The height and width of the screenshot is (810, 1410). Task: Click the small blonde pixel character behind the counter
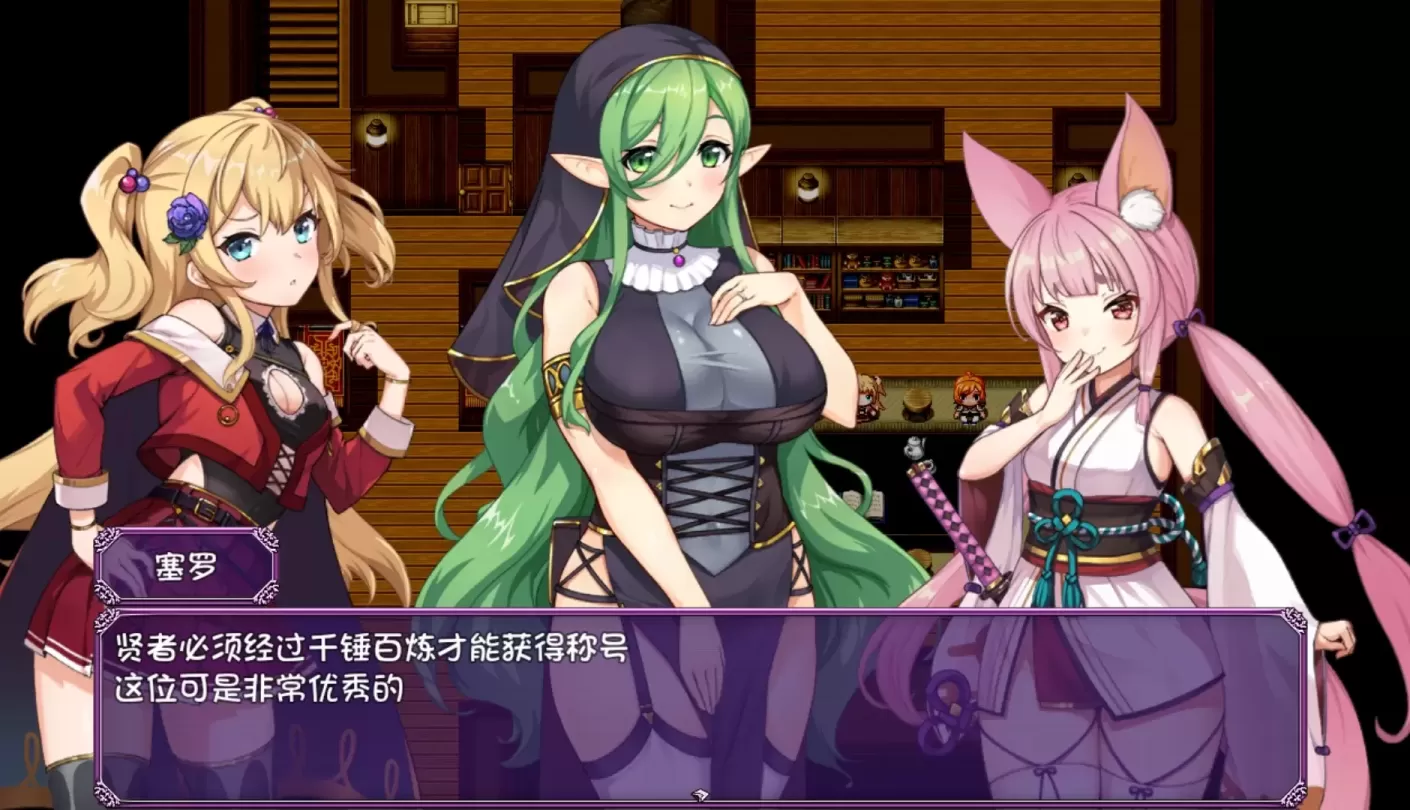click(868, 395)
